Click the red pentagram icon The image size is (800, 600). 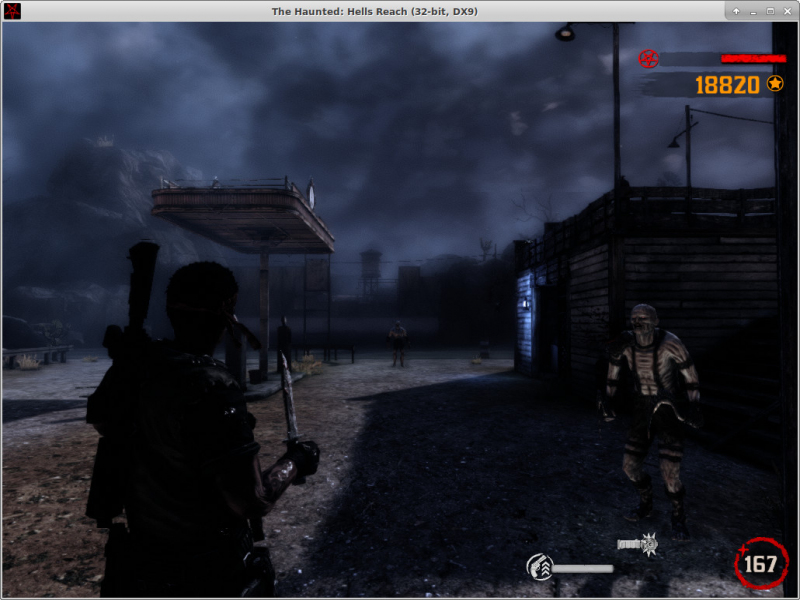[x=649, y=59]
